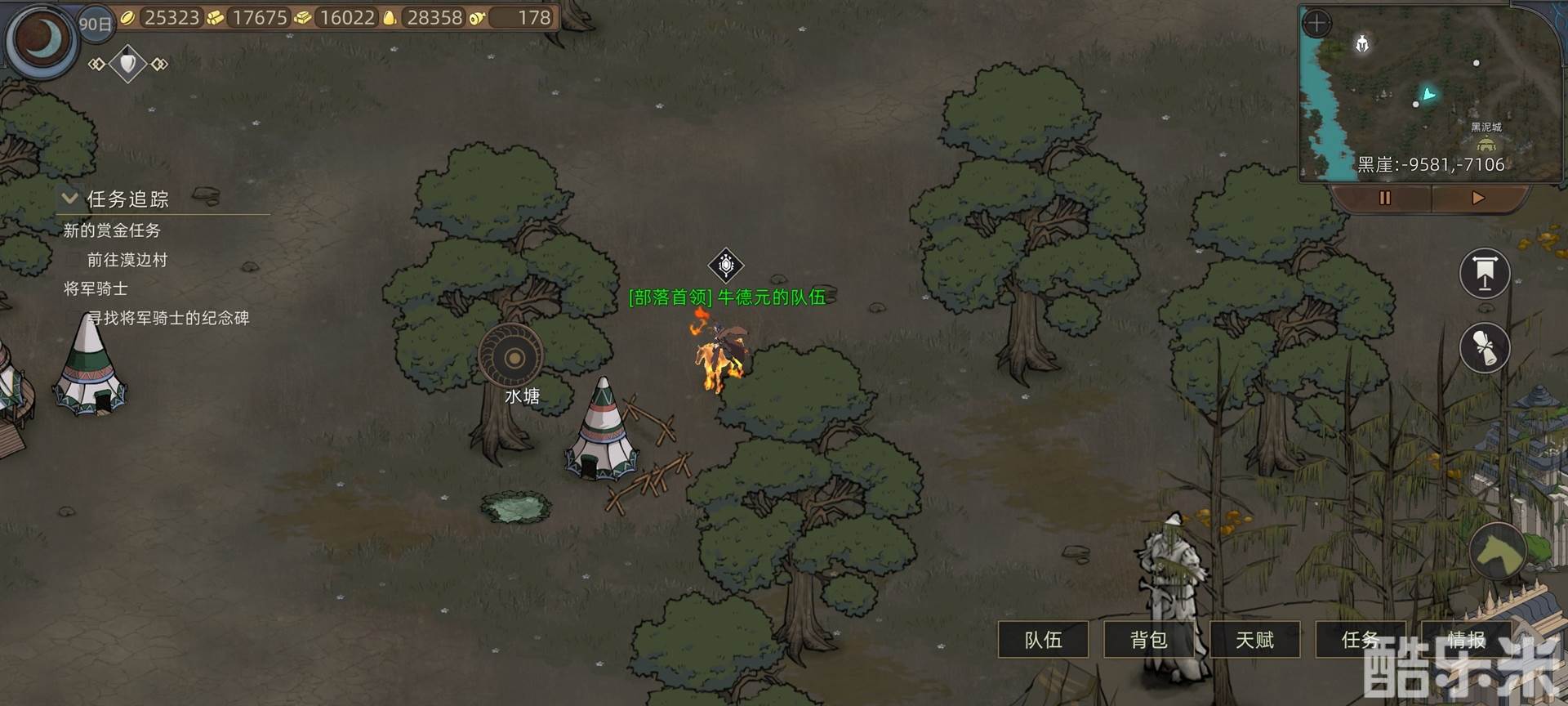Resume time with the play arrow button

point(1477,198)
